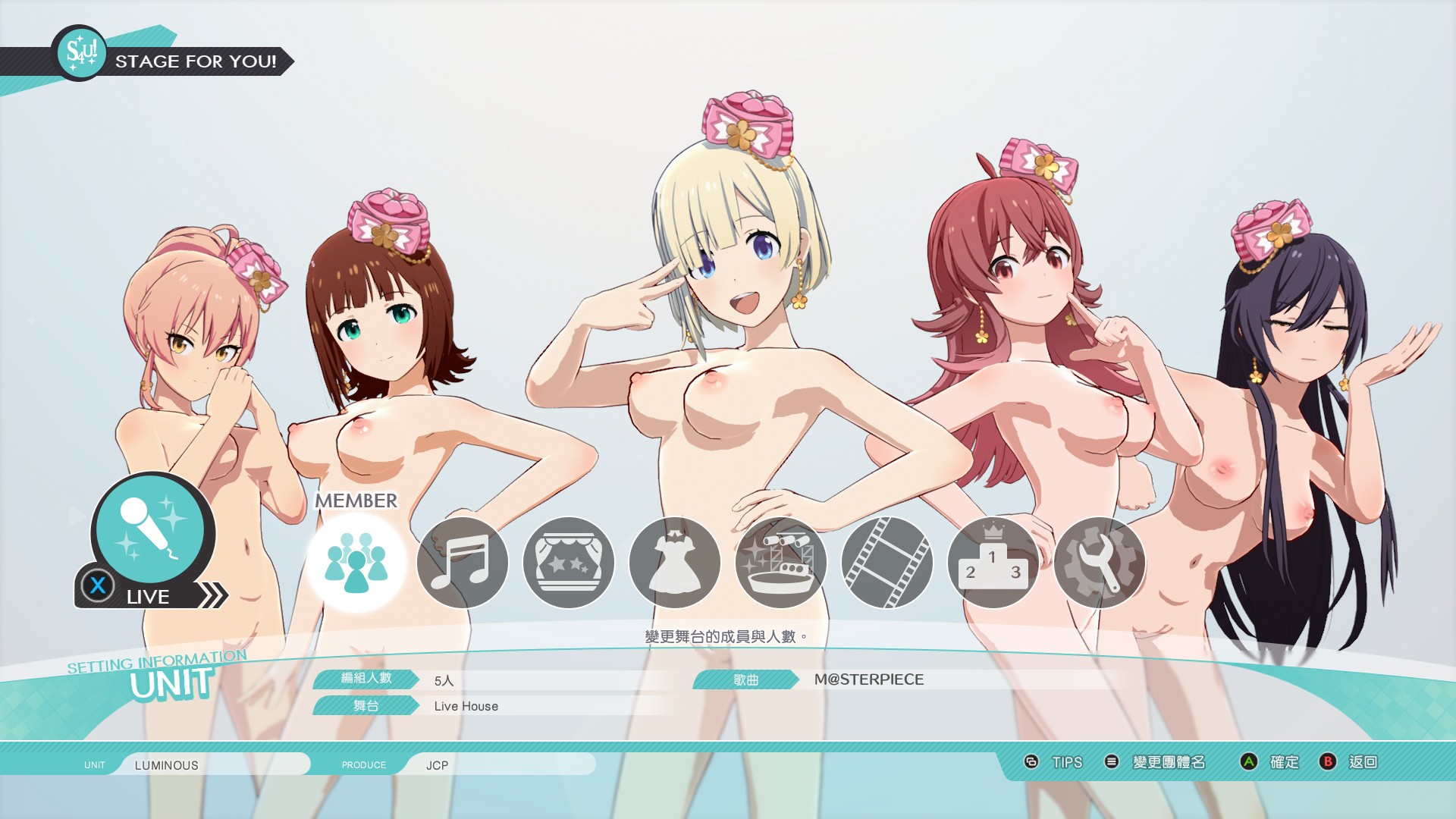The width and height of the screenshot is (1456, 819).
Task: Open the wrench and gear settings
Action: tap(1099, 563)
